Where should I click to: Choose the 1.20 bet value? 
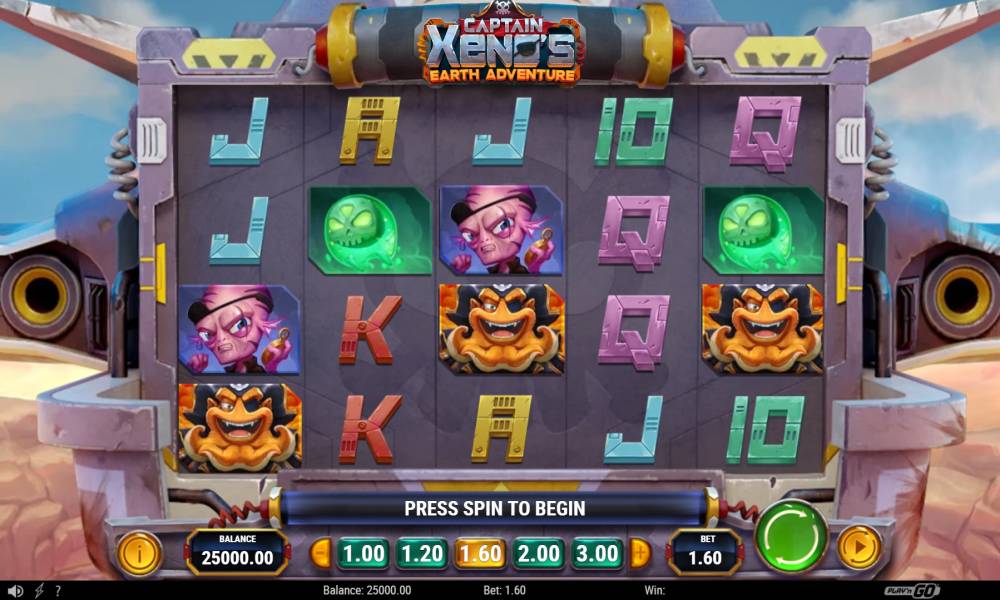[421, 553]
